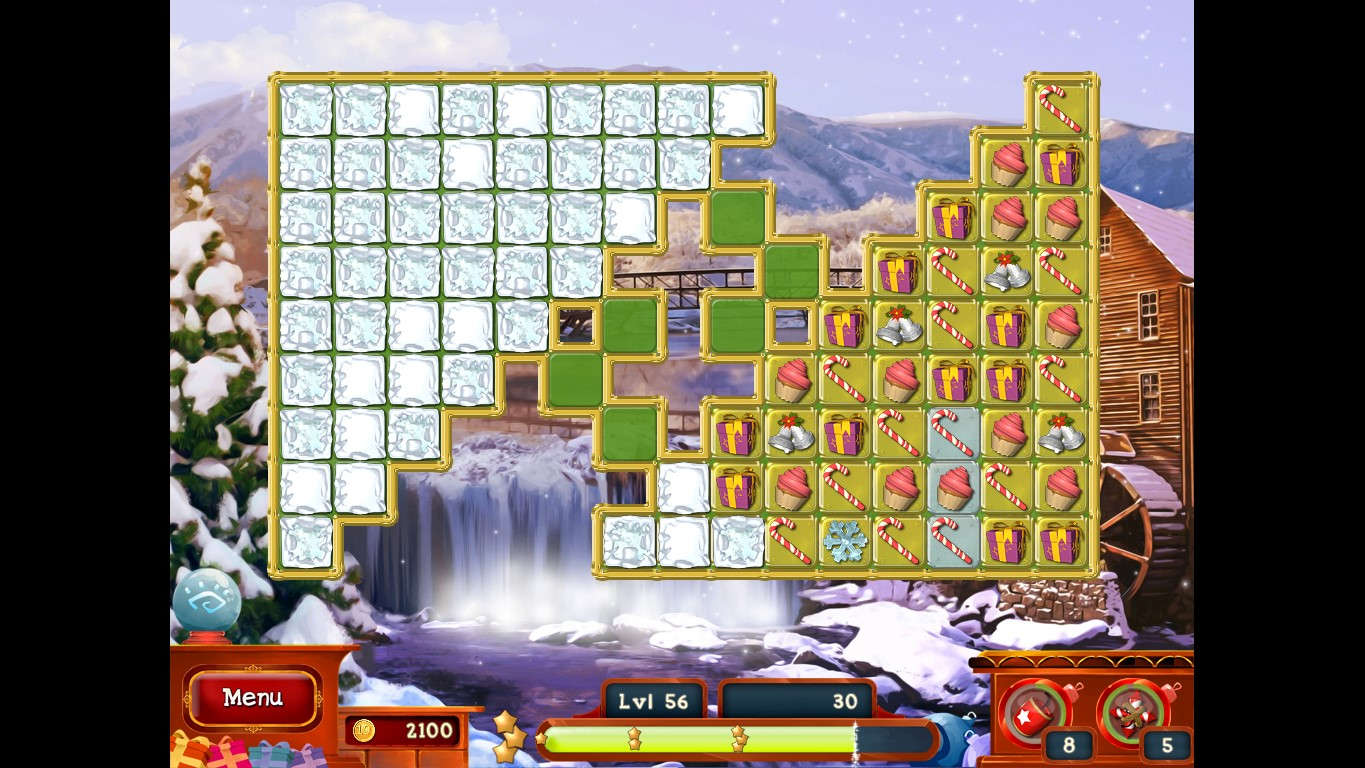Image resolution: width=1365 pixels, height=768 pixels.
Task: Click the Lvl 56 indicator
Action: point(654,701)
